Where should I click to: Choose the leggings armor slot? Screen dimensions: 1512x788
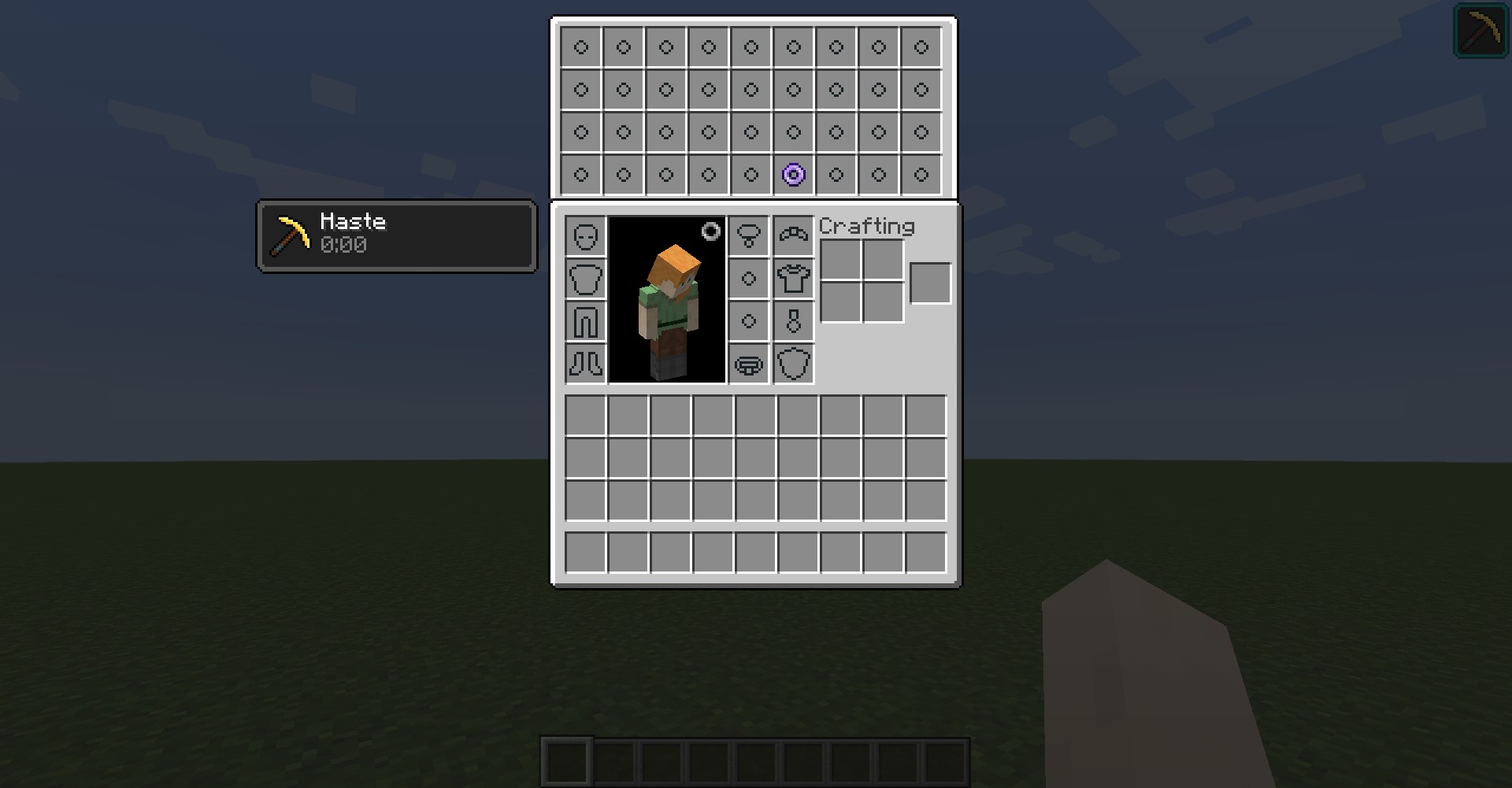tap(586, 321)
